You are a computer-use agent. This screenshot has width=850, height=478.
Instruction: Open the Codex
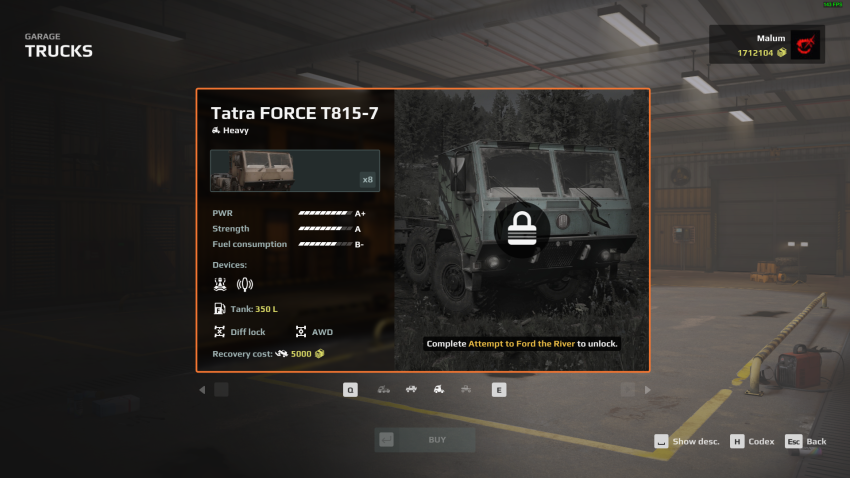point(760,442)
